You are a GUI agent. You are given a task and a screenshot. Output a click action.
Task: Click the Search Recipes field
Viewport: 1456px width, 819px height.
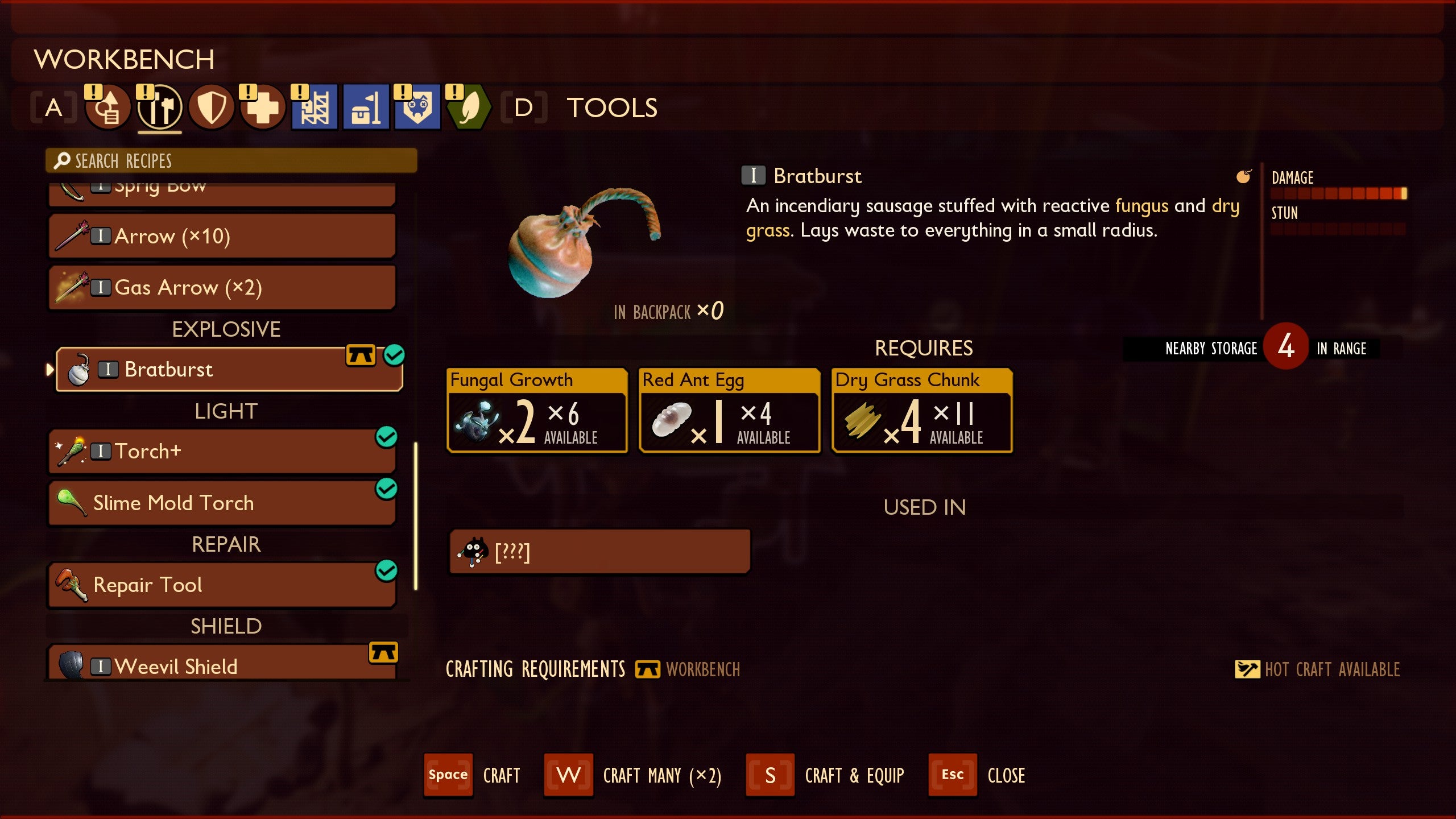(231, 161)
